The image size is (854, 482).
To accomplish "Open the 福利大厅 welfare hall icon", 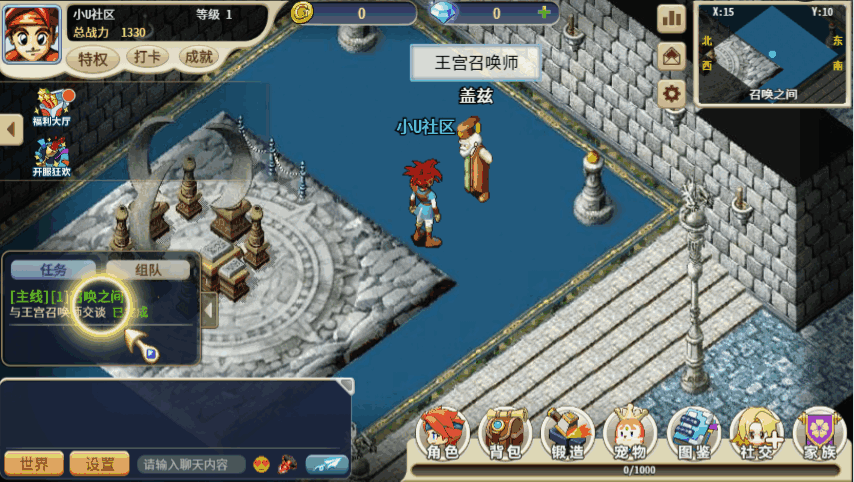I will pyautogui.click(x=51, y=107).
